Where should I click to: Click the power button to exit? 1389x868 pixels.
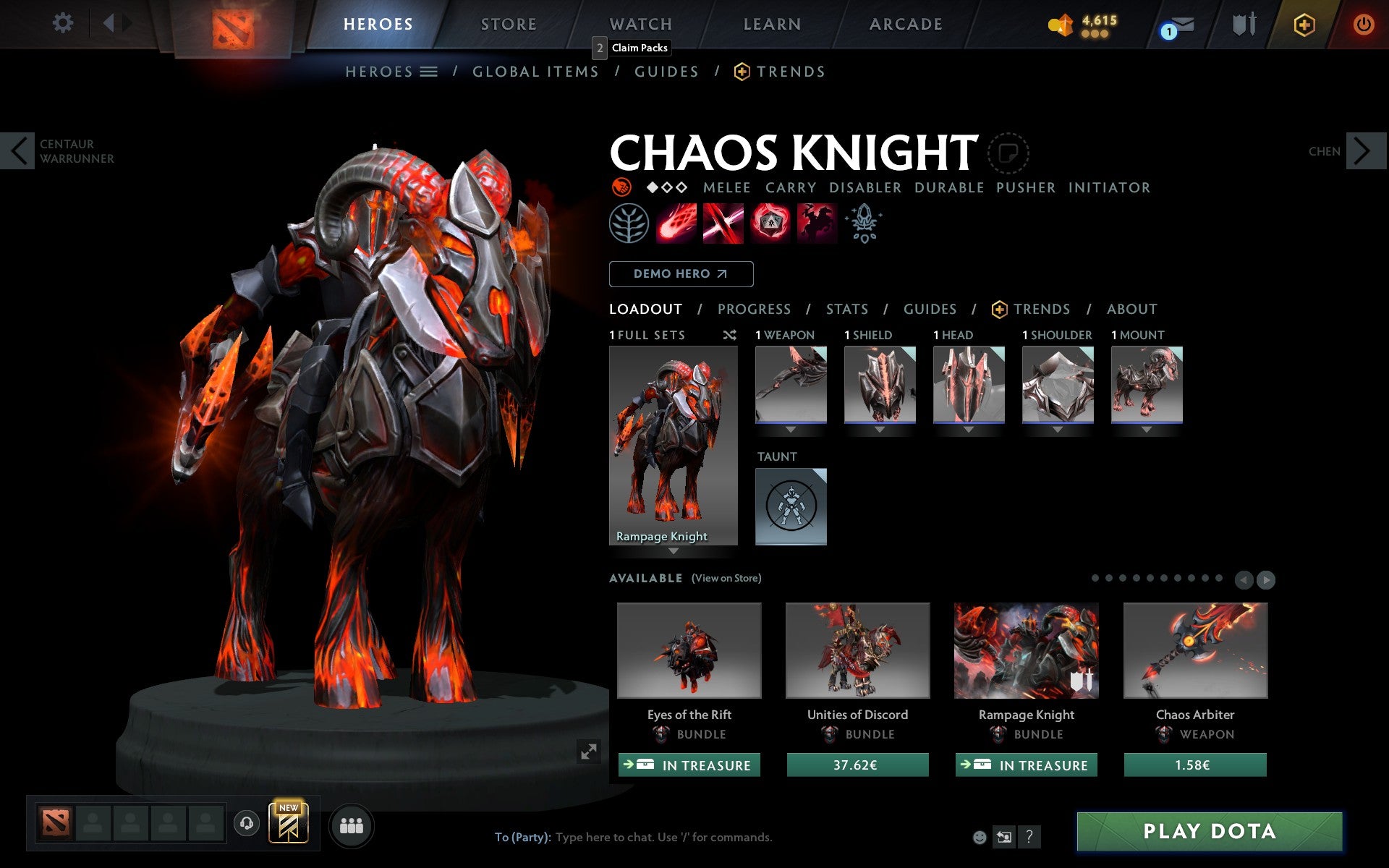point(1364,24)
